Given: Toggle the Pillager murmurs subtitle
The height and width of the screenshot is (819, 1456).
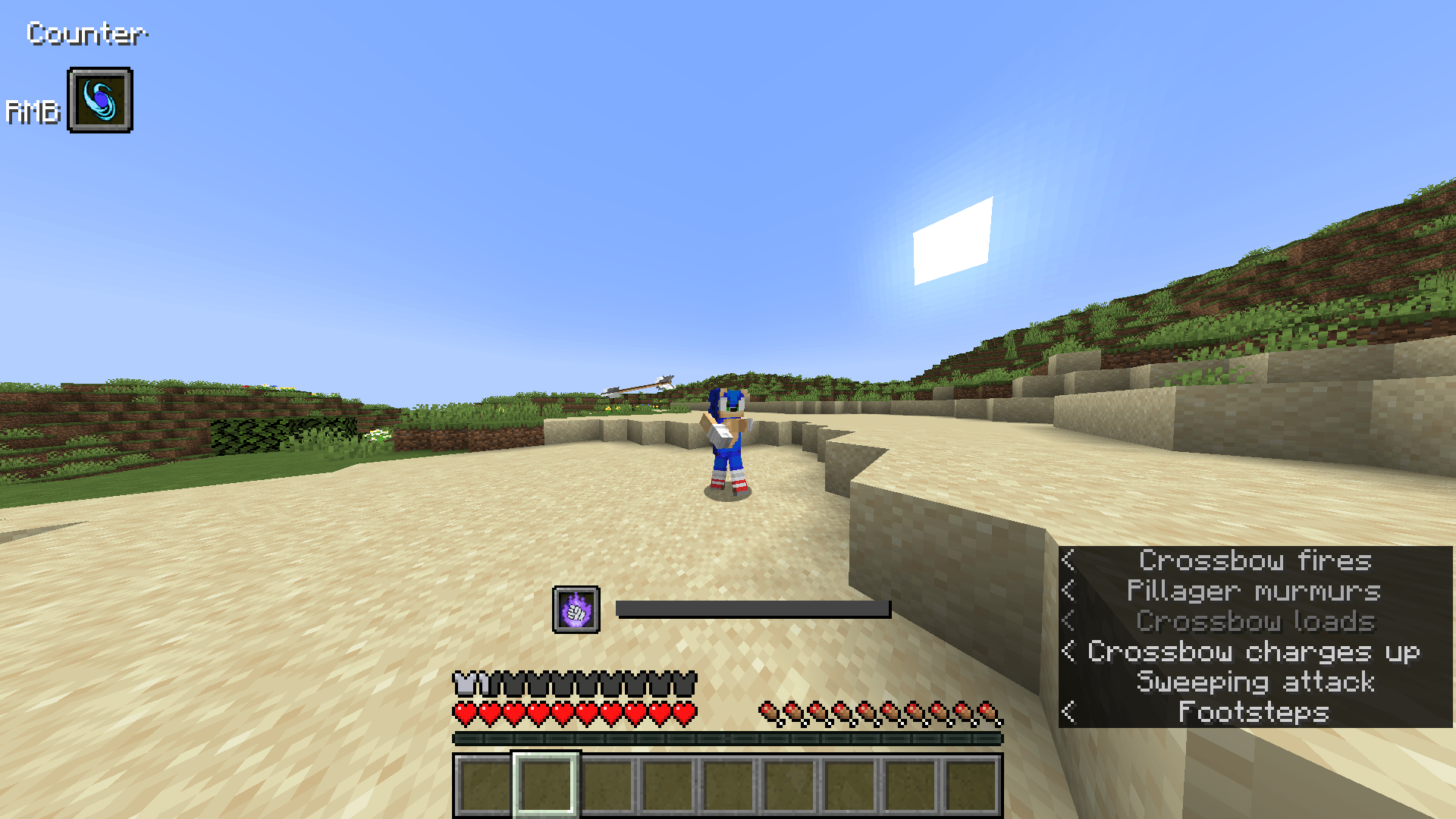Looking at the screenshot, I should (x=1254, y=591).
